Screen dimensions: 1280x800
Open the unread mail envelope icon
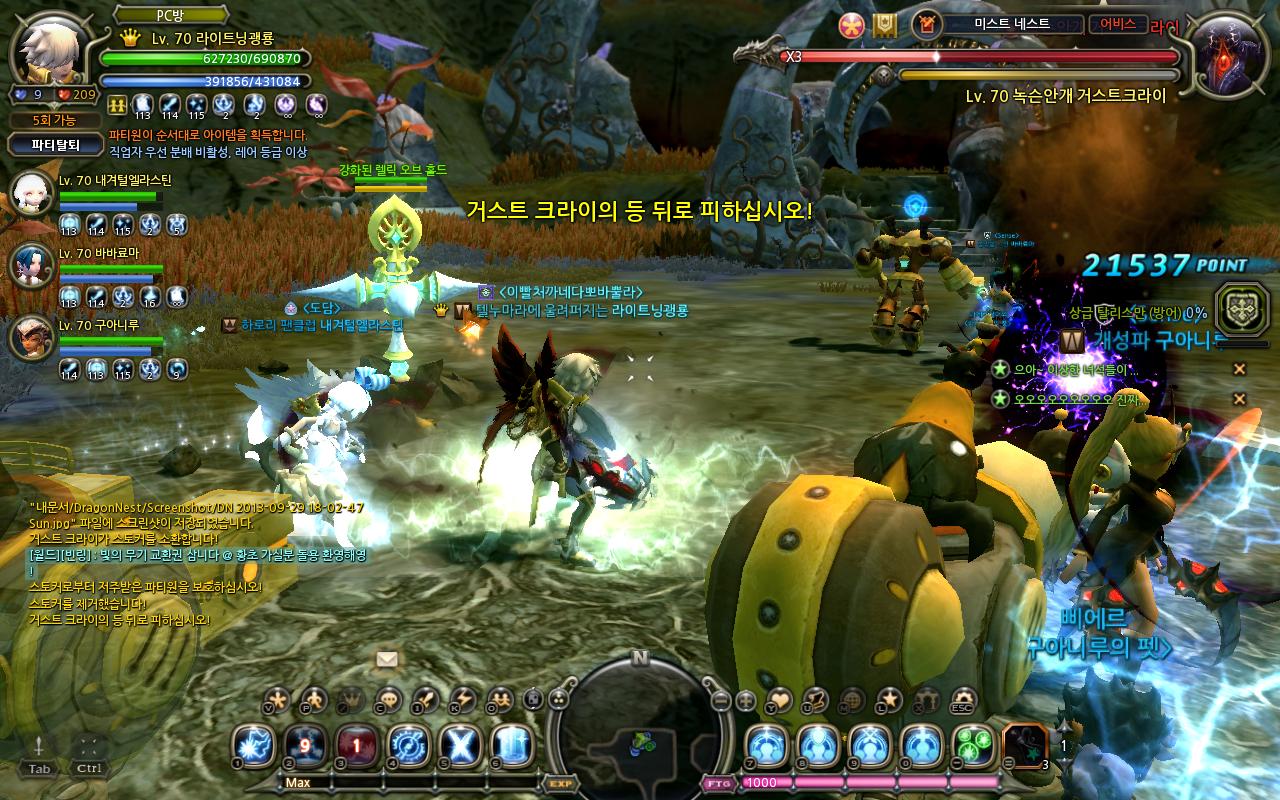[387, 659]
